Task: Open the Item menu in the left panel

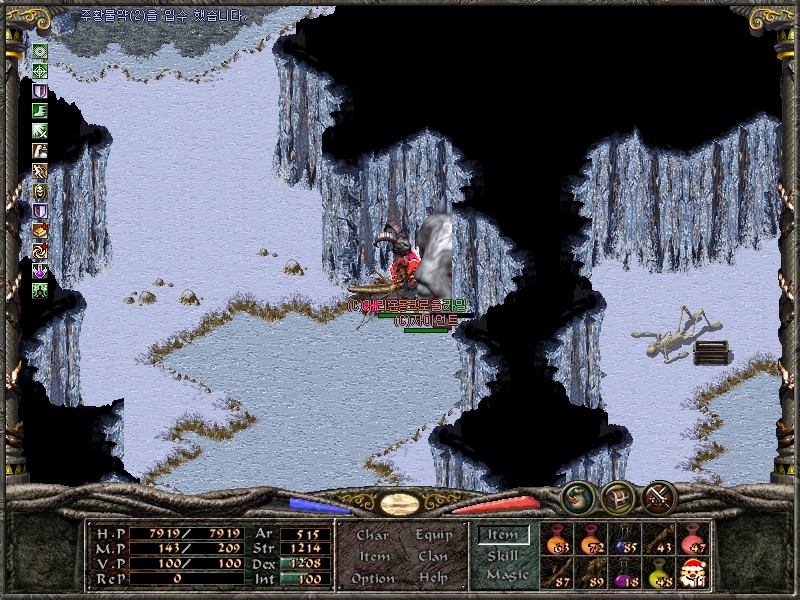Action: pos(374,556)
